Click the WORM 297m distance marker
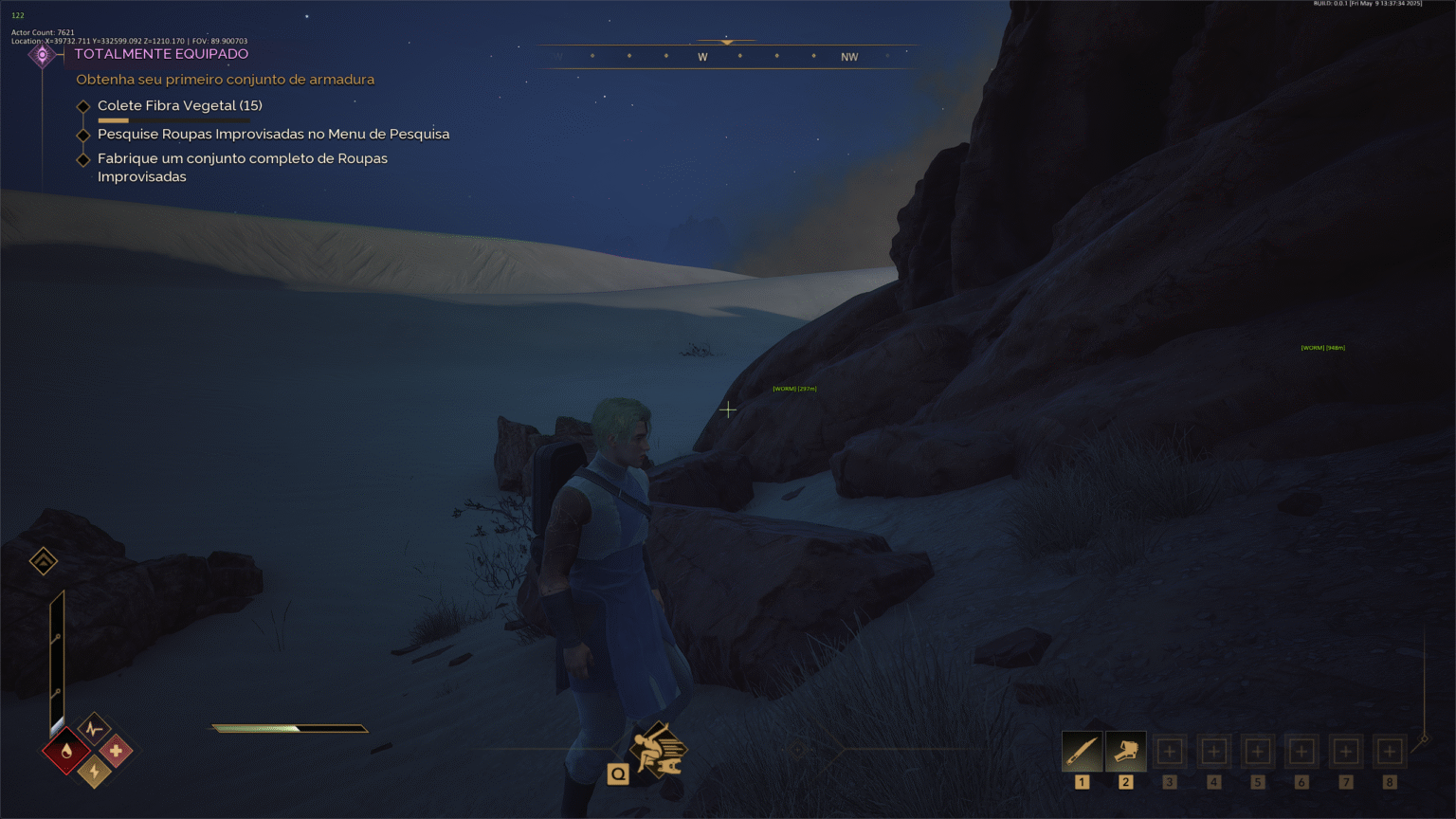Screen dimensions: 1456x819 click(x=795, y=388)
